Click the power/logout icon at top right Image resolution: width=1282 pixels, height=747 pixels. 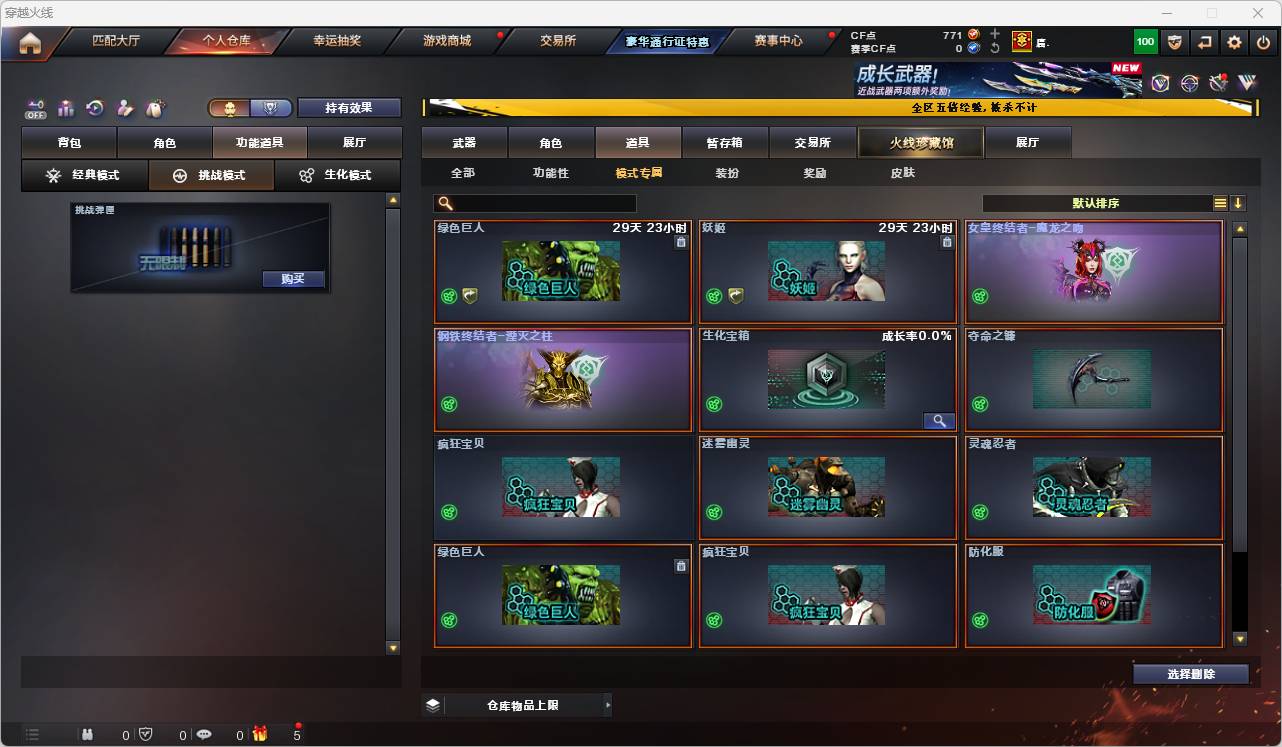[1261, 41]
